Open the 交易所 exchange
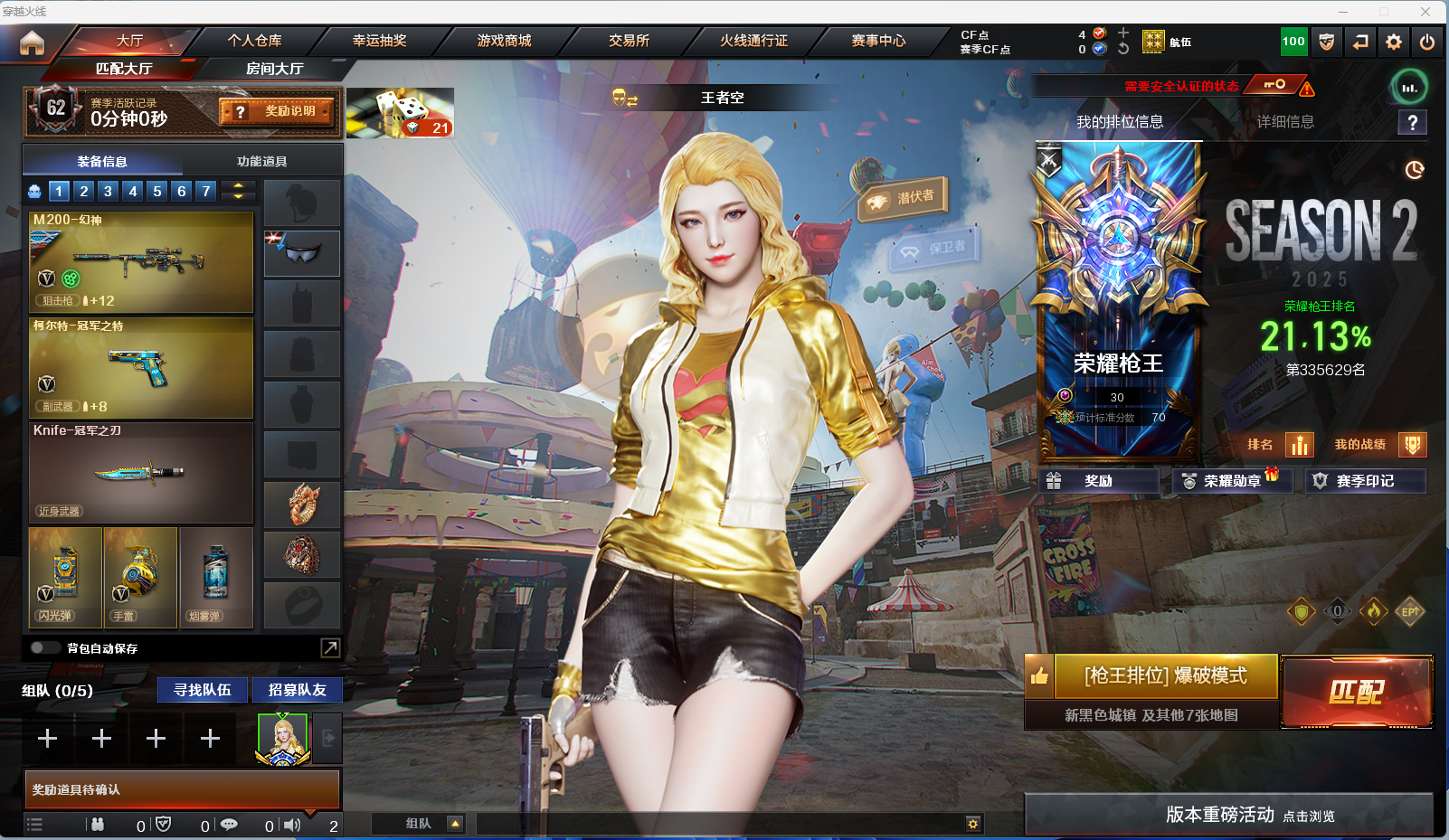 tap(629, 41)
